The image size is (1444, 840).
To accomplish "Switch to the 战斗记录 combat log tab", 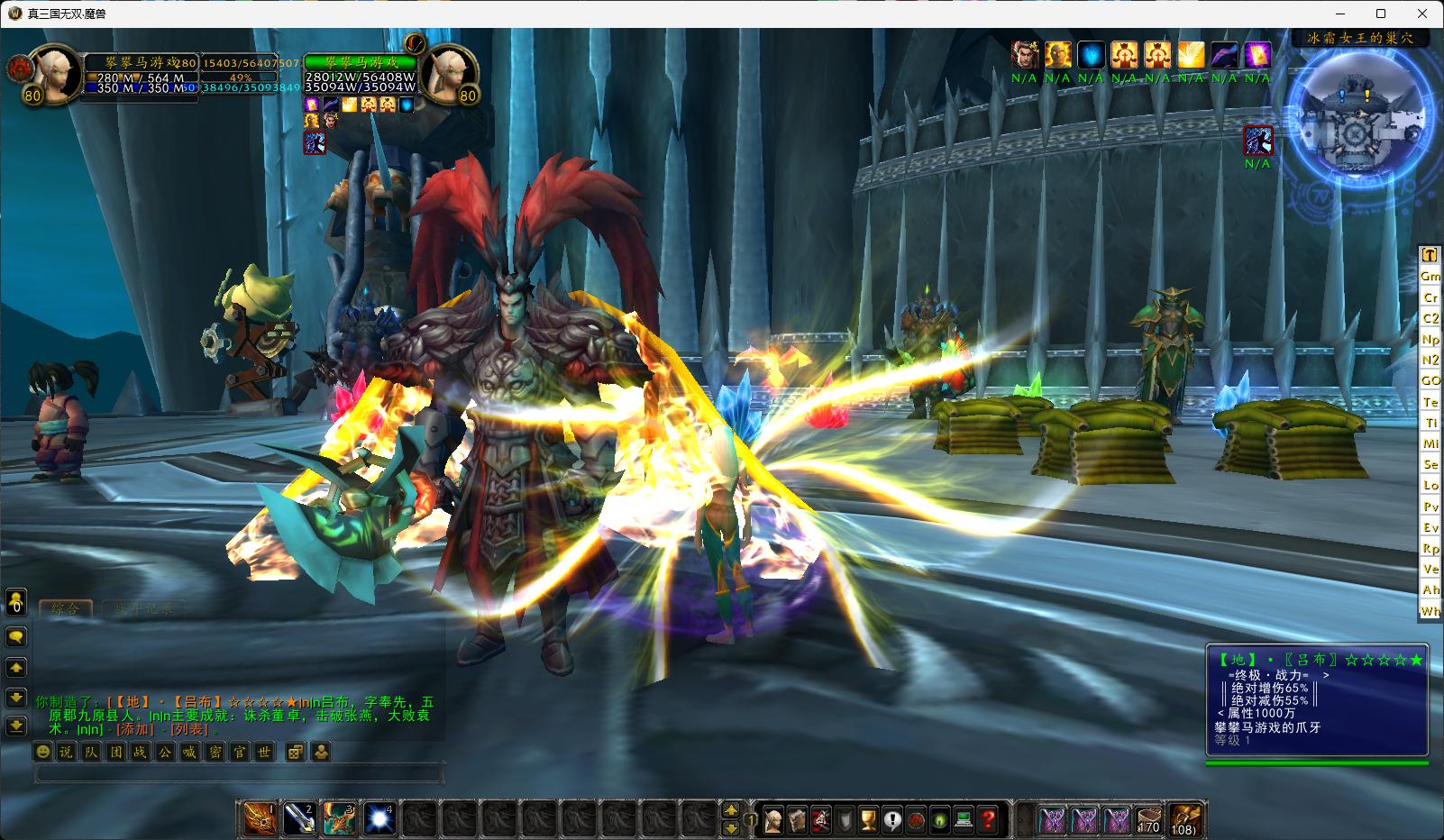I will 142,608.
